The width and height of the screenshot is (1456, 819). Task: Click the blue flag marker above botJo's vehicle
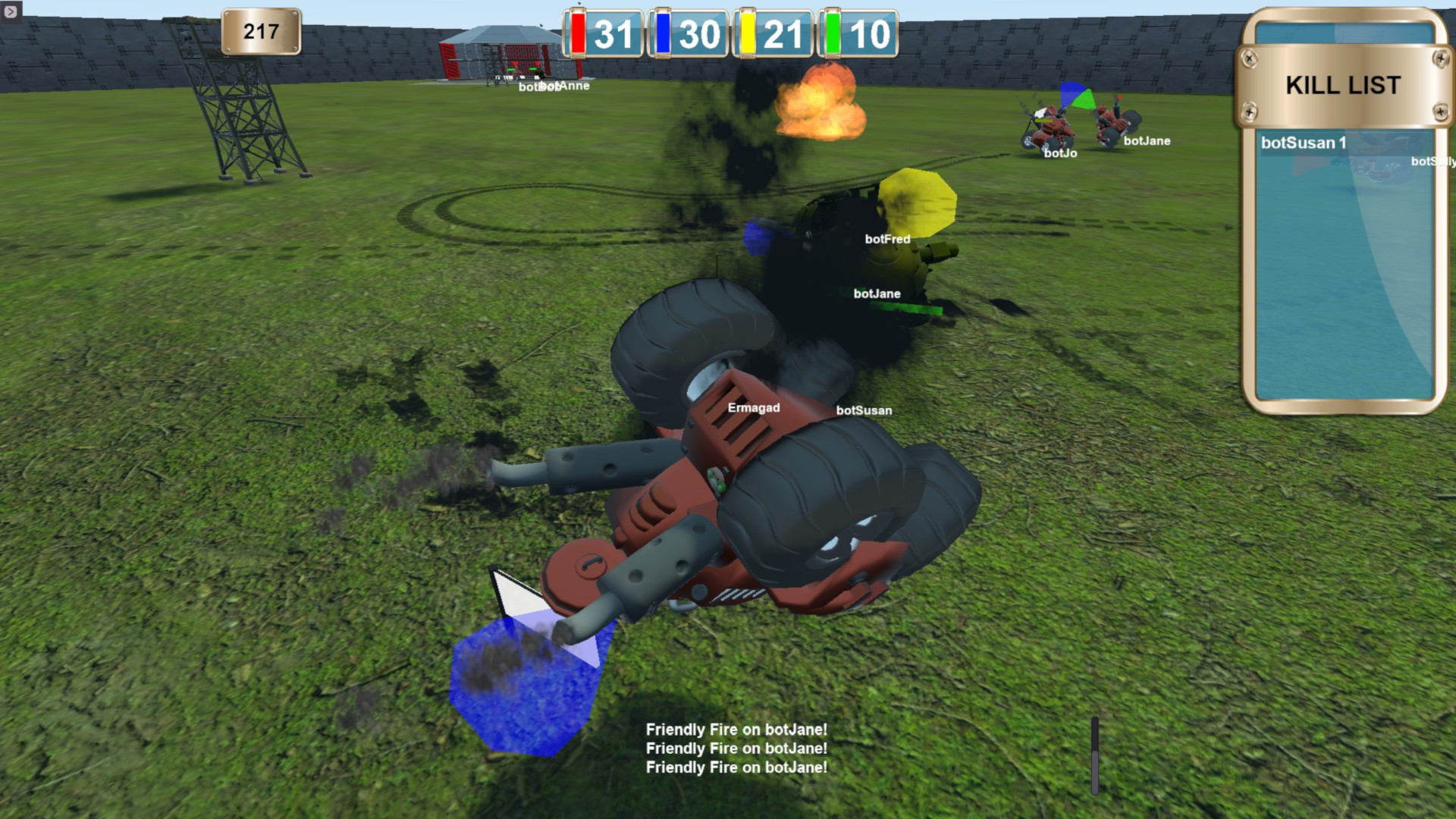click(1072, 91)
